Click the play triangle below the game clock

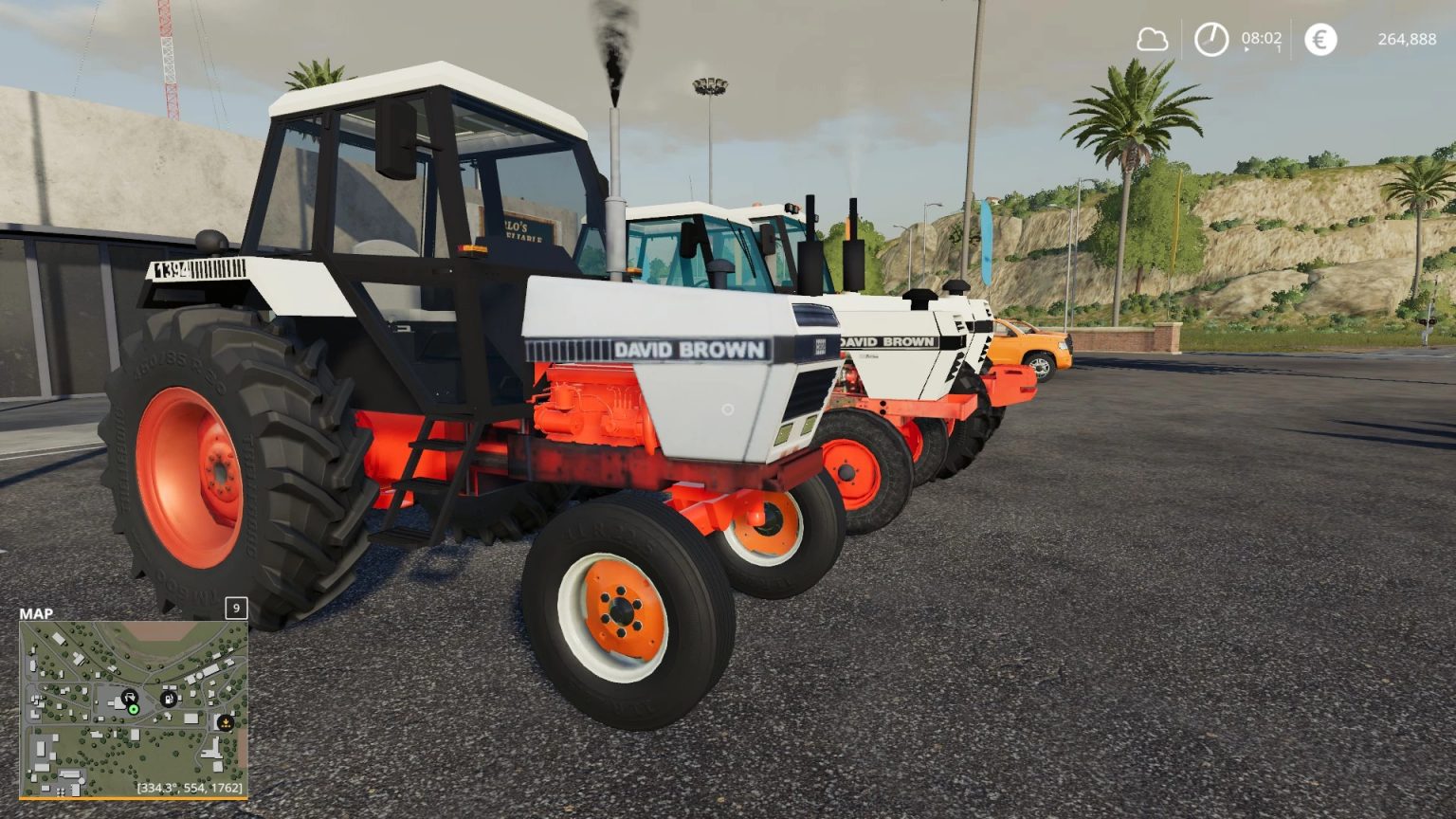(x=1247, y=50)
